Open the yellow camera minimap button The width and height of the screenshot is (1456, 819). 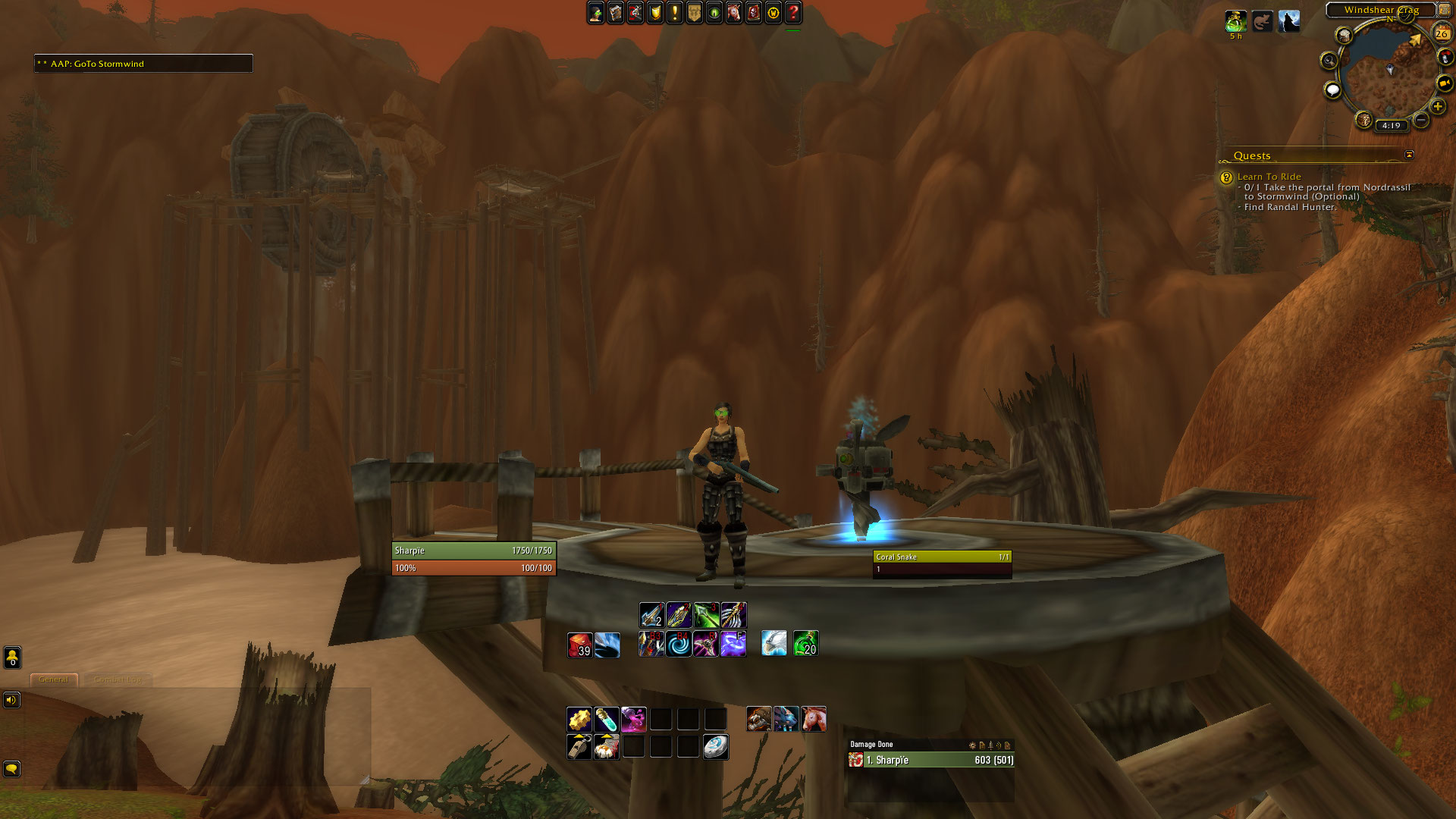point(1445,83)
